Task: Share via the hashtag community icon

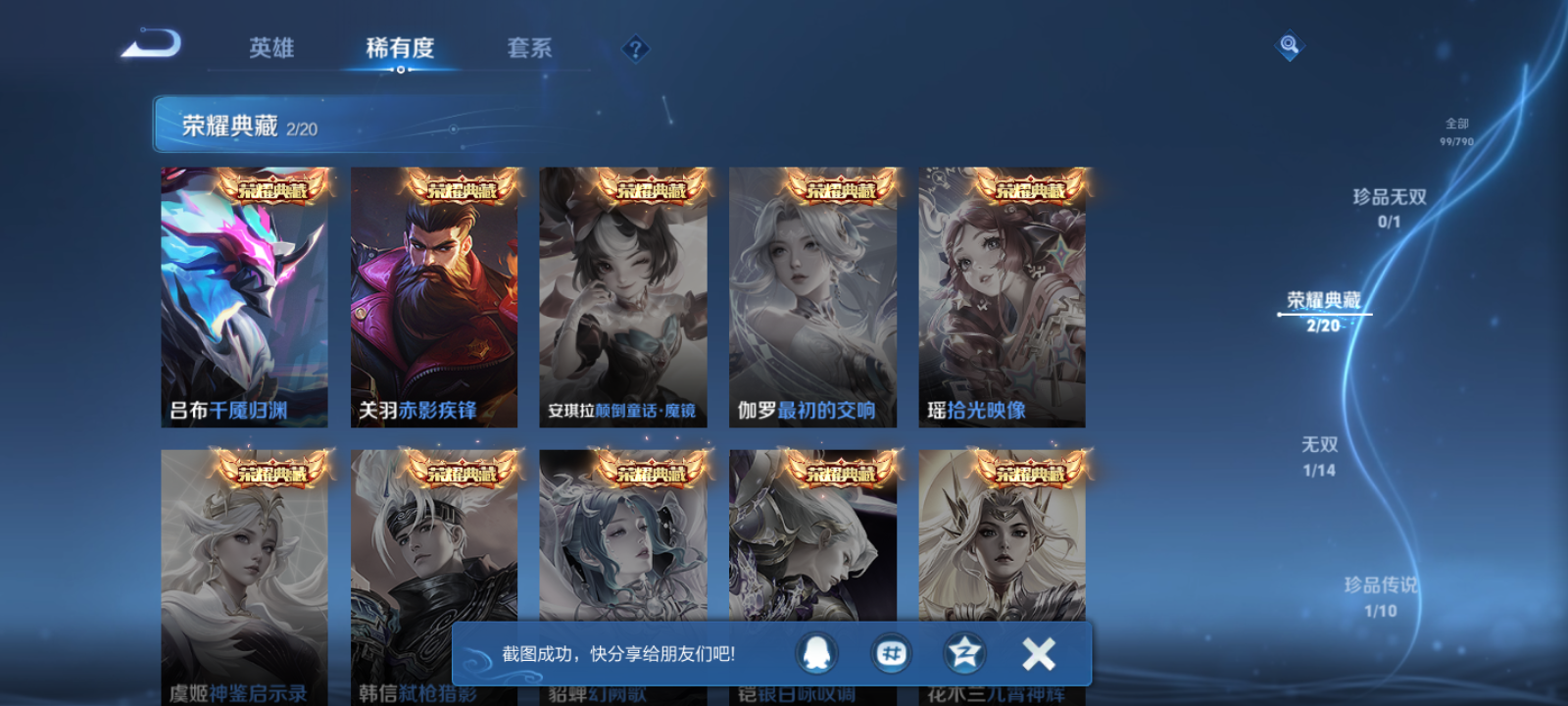Action: [891, 654]
